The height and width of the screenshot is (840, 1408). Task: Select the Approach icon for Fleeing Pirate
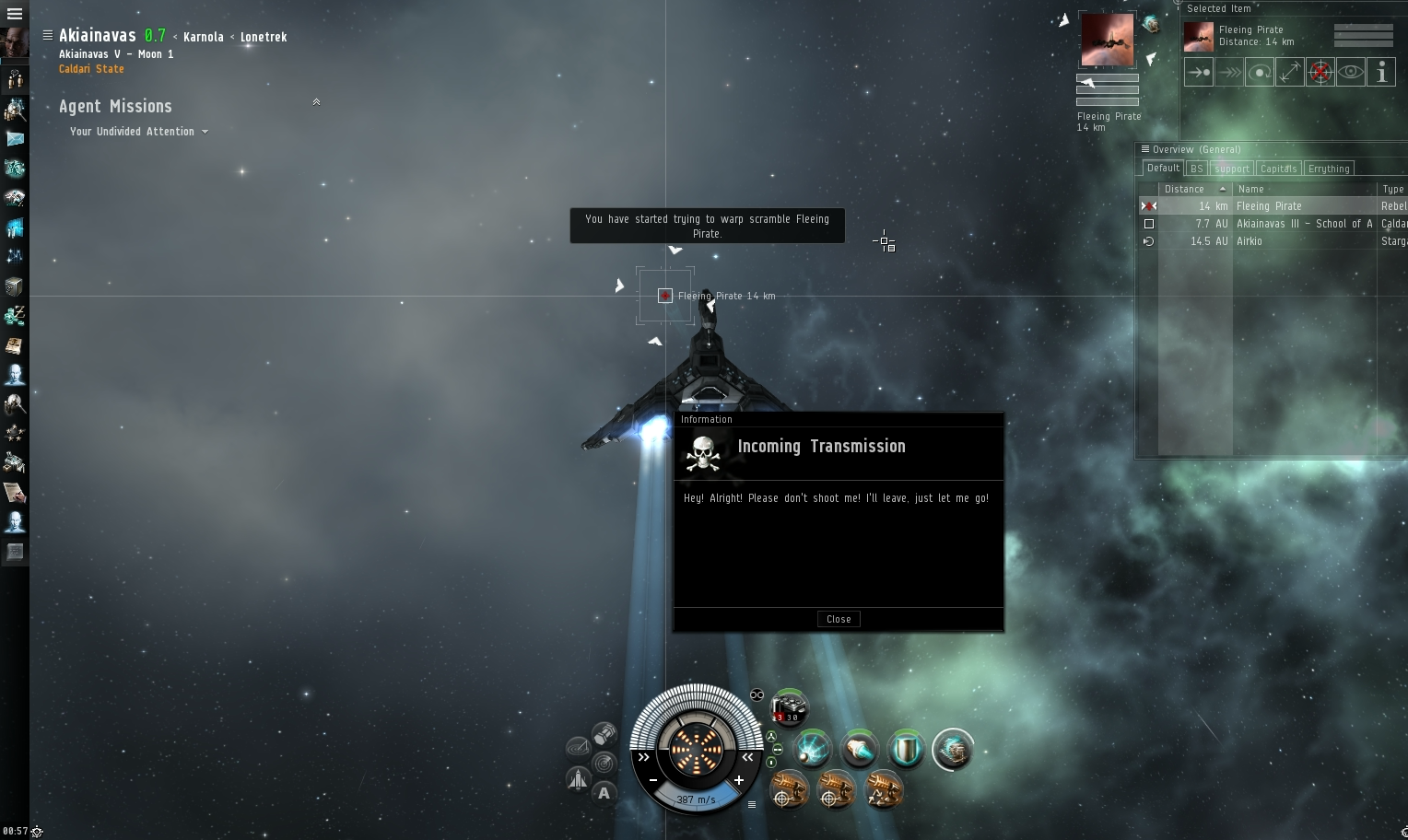(1198, 71)
